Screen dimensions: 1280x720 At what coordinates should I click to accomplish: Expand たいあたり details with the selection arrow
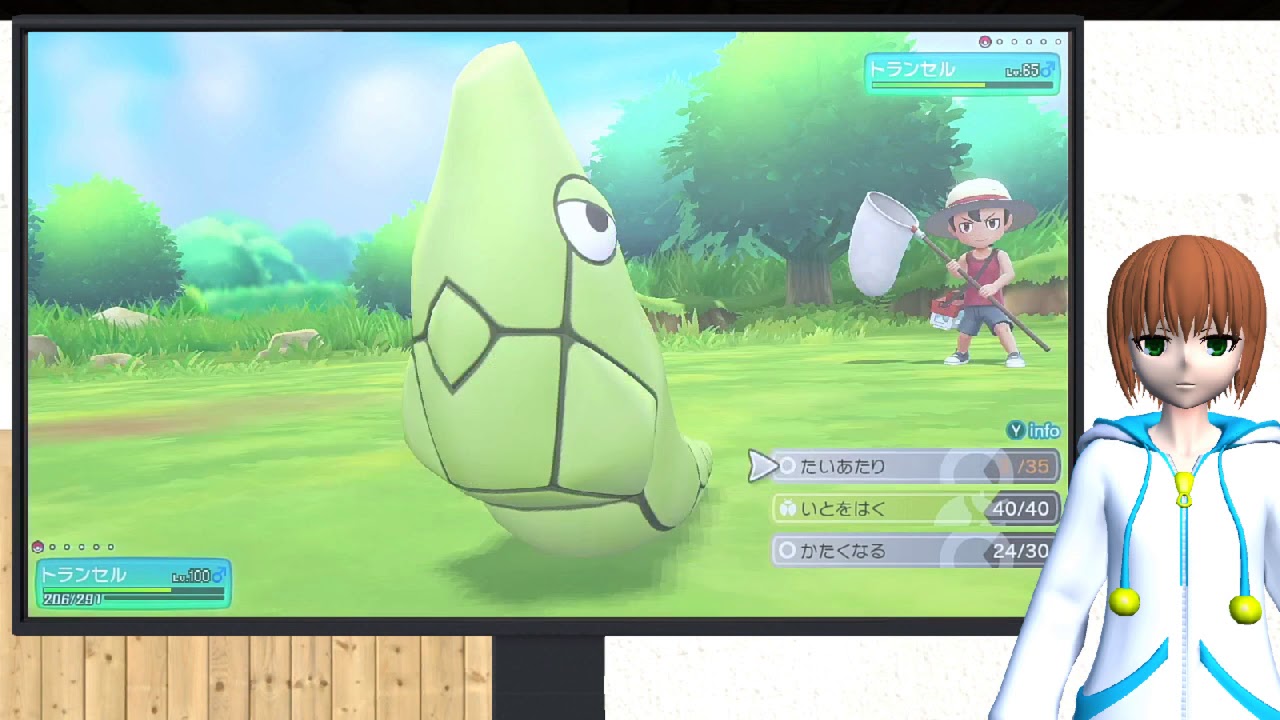pos(762,465)
